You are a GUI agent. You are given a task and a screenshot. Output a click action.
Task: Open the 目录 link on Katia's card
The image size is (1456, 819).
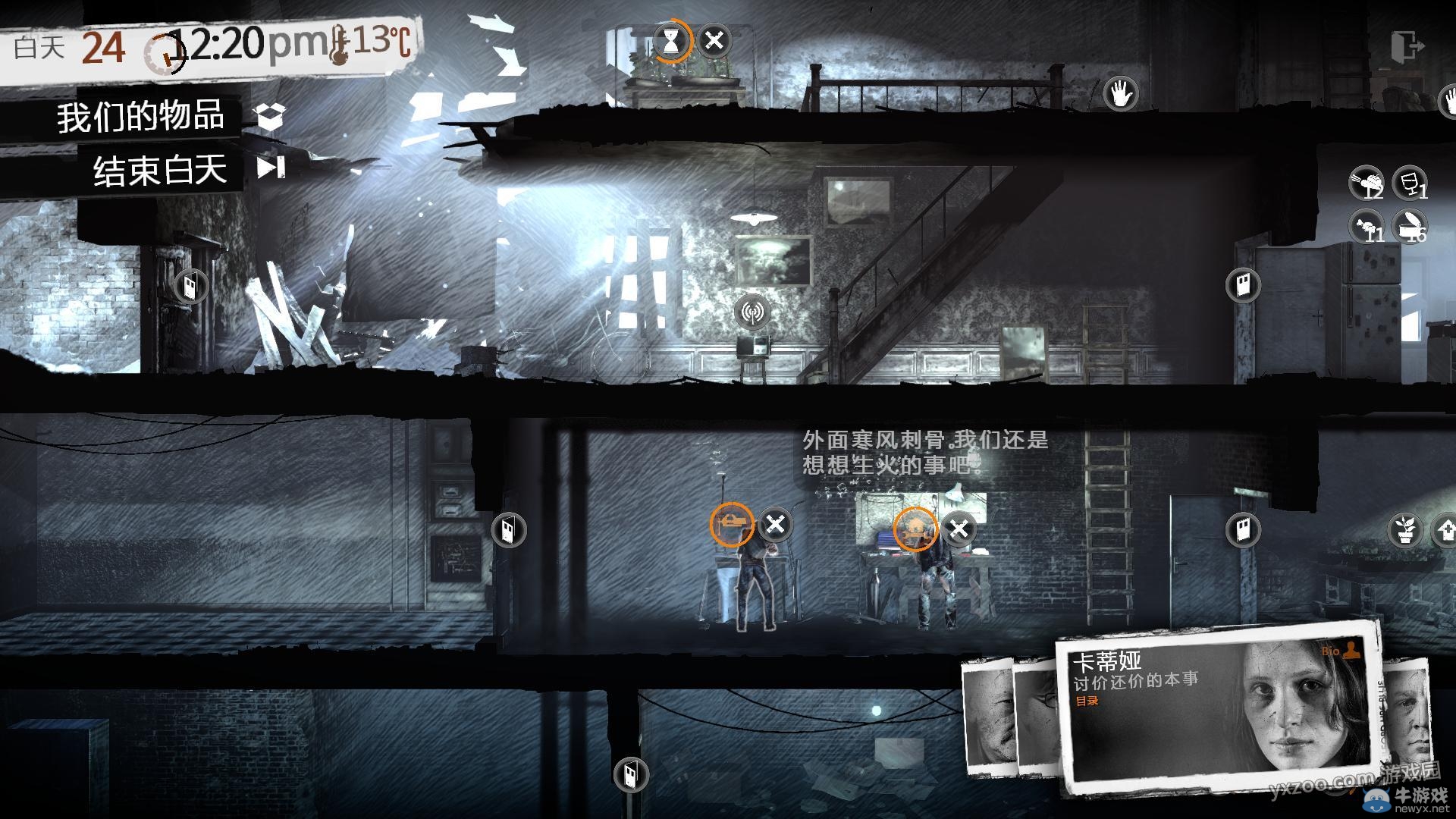point(1087,701)
